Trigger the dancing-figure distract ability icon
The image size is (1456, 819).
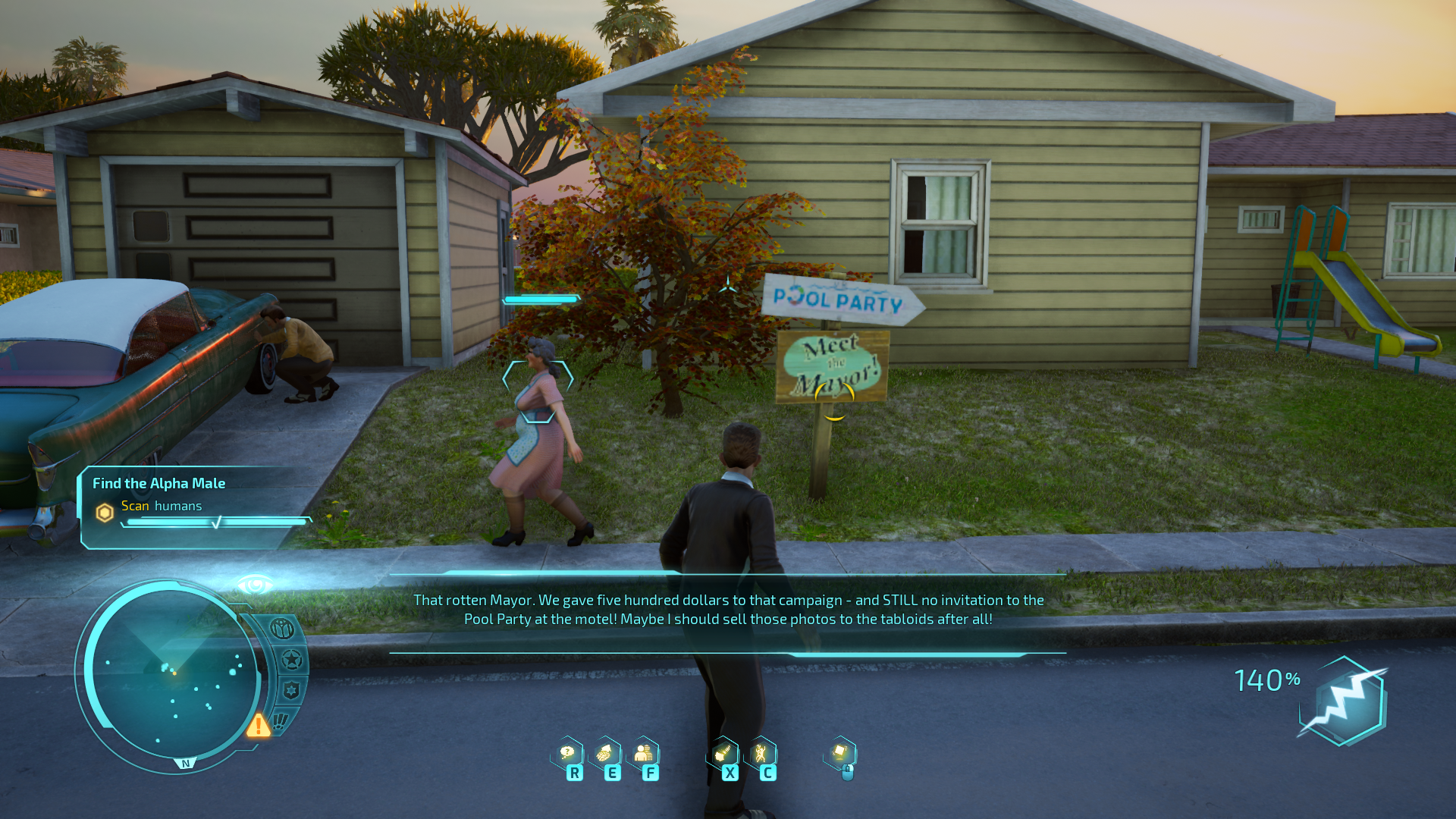pyautogui.click(x=761, y=753)
